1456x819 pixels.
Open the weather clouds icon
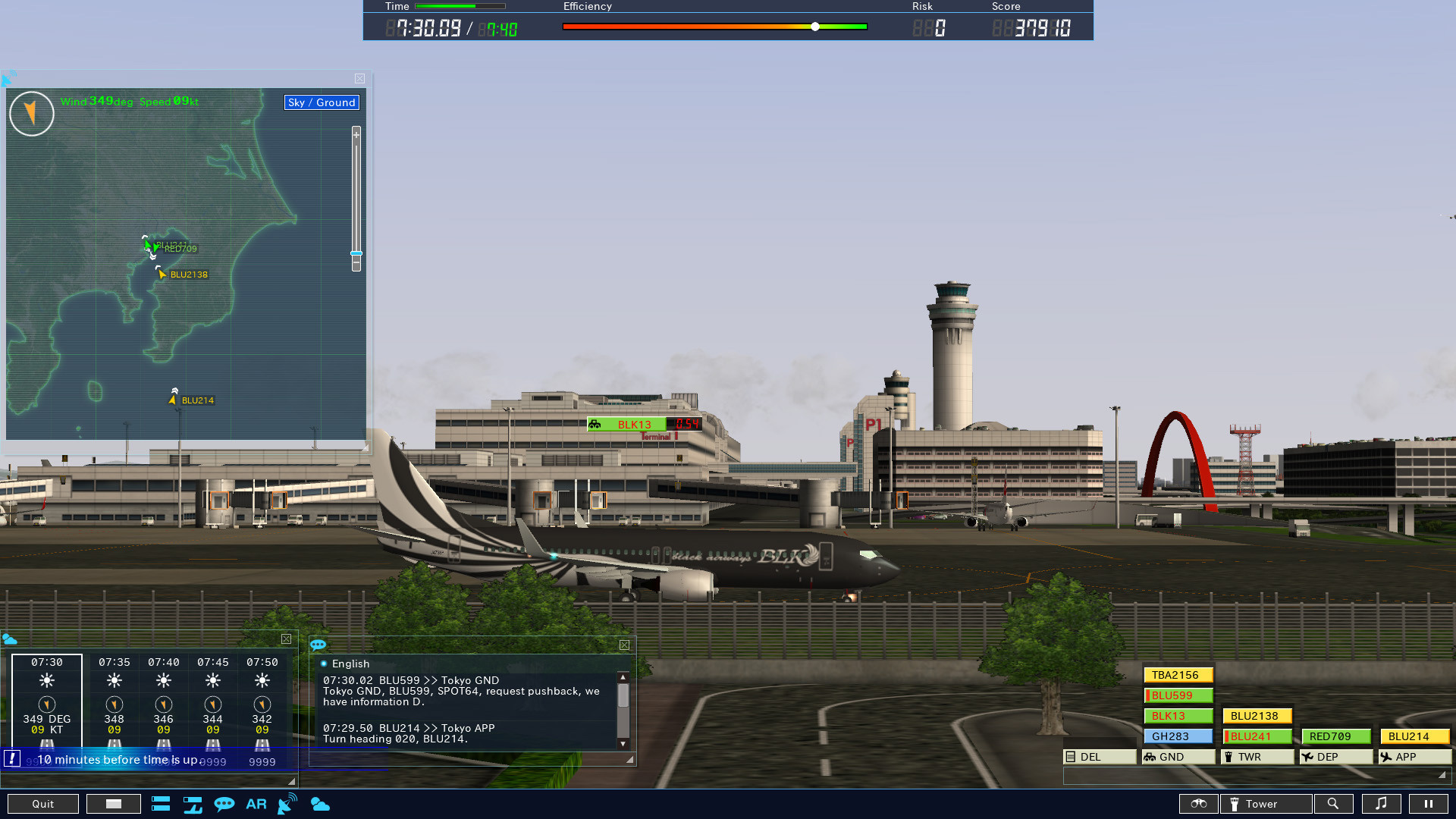point(321,805)
